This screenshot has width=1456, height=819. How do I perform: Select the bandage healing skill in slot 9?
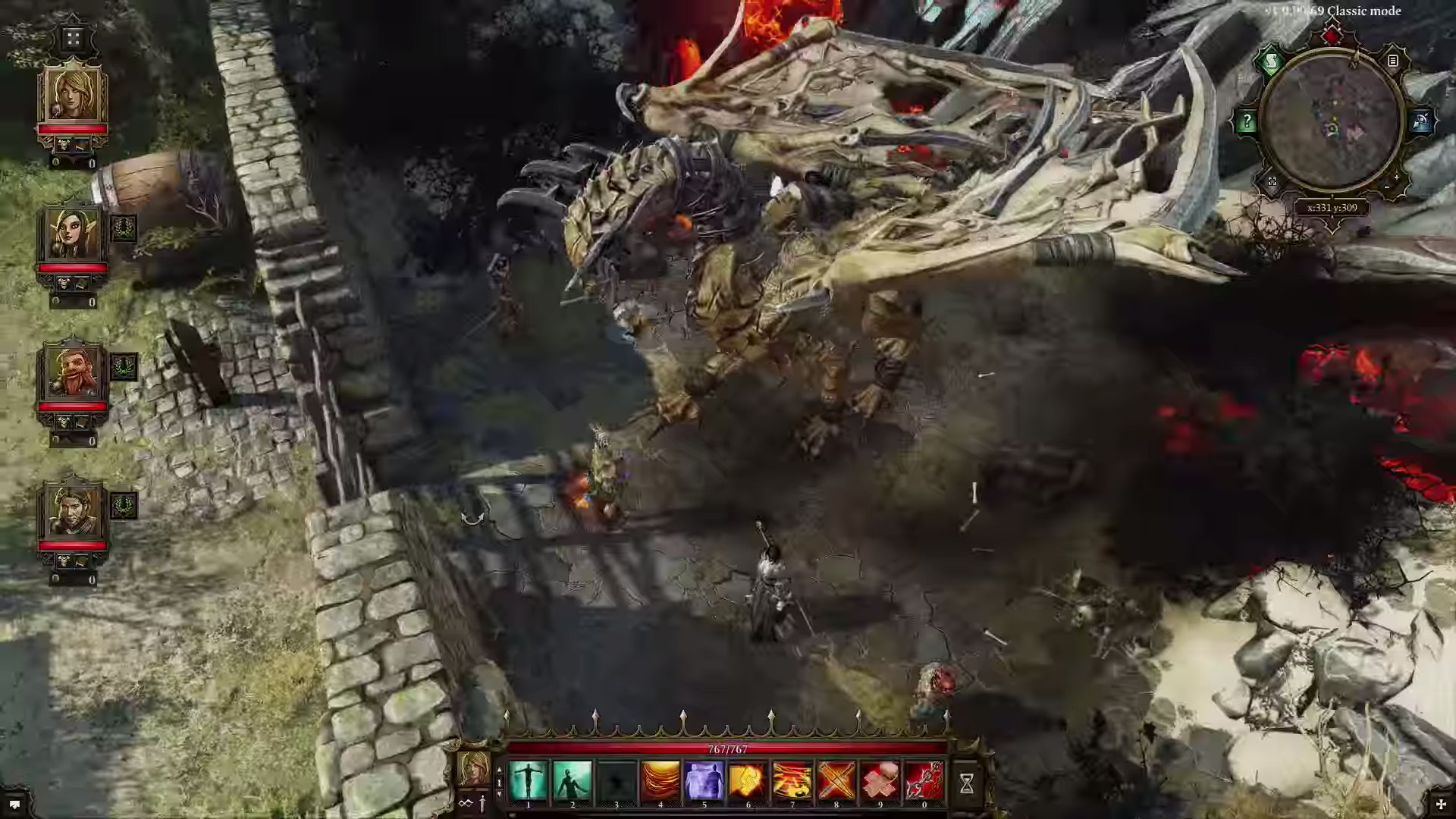880,780
